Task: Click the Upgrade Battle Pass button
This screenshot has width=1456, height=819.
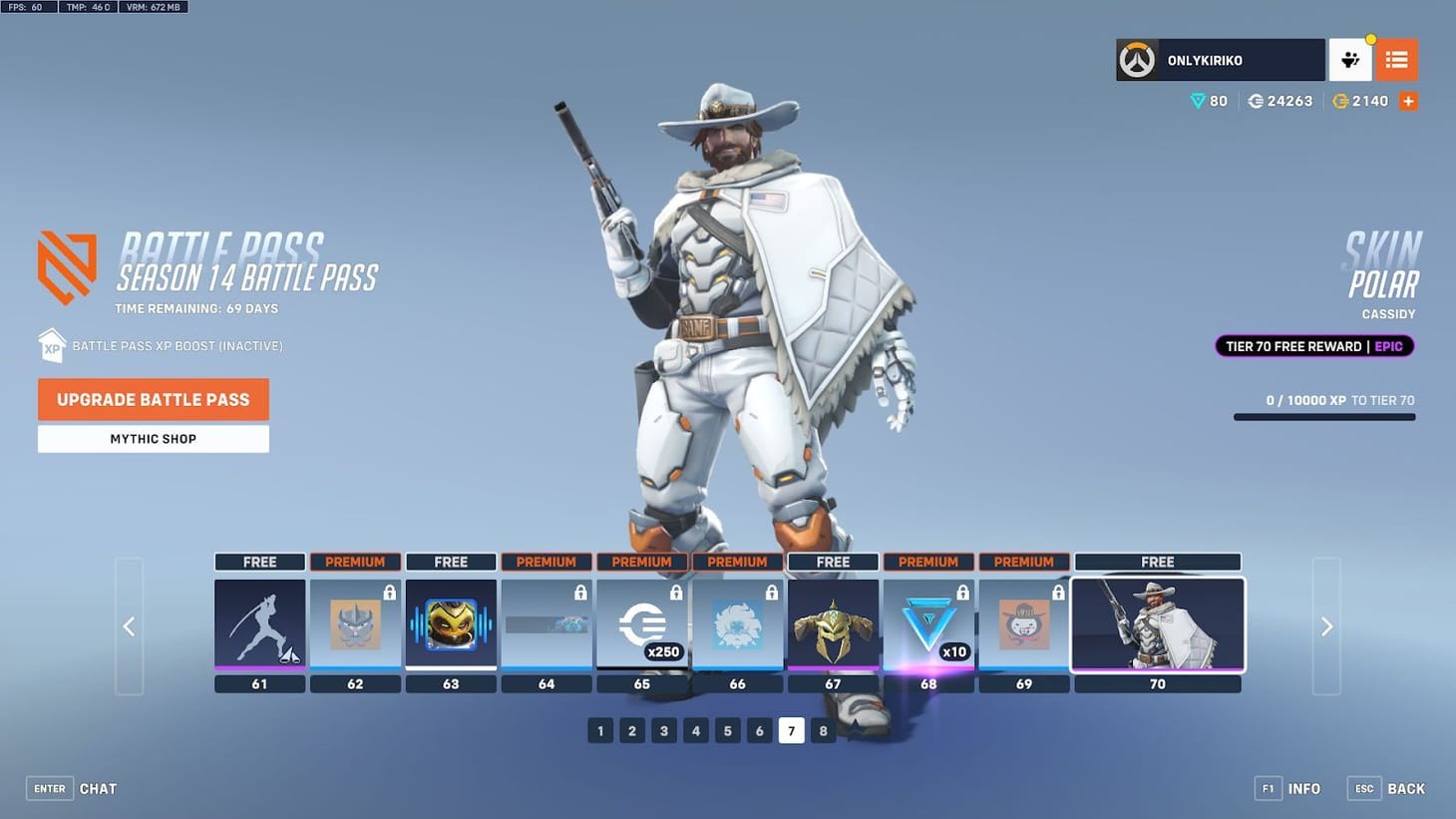Action: point(153,399)
